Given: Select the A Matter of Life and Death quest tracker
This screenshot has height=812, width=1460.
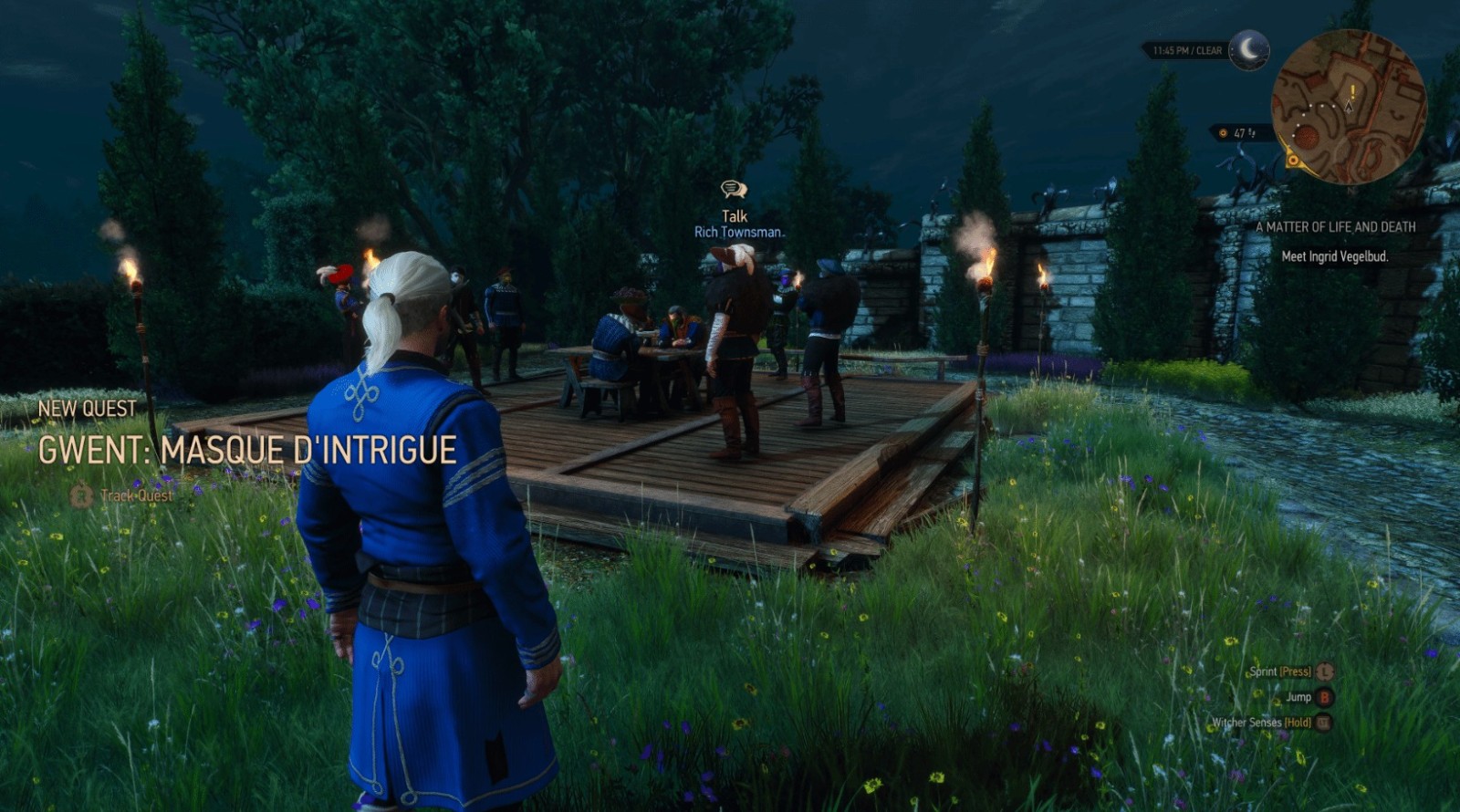Looking at the screenshot, I should pyautogui.click(x=1335, y=227).
